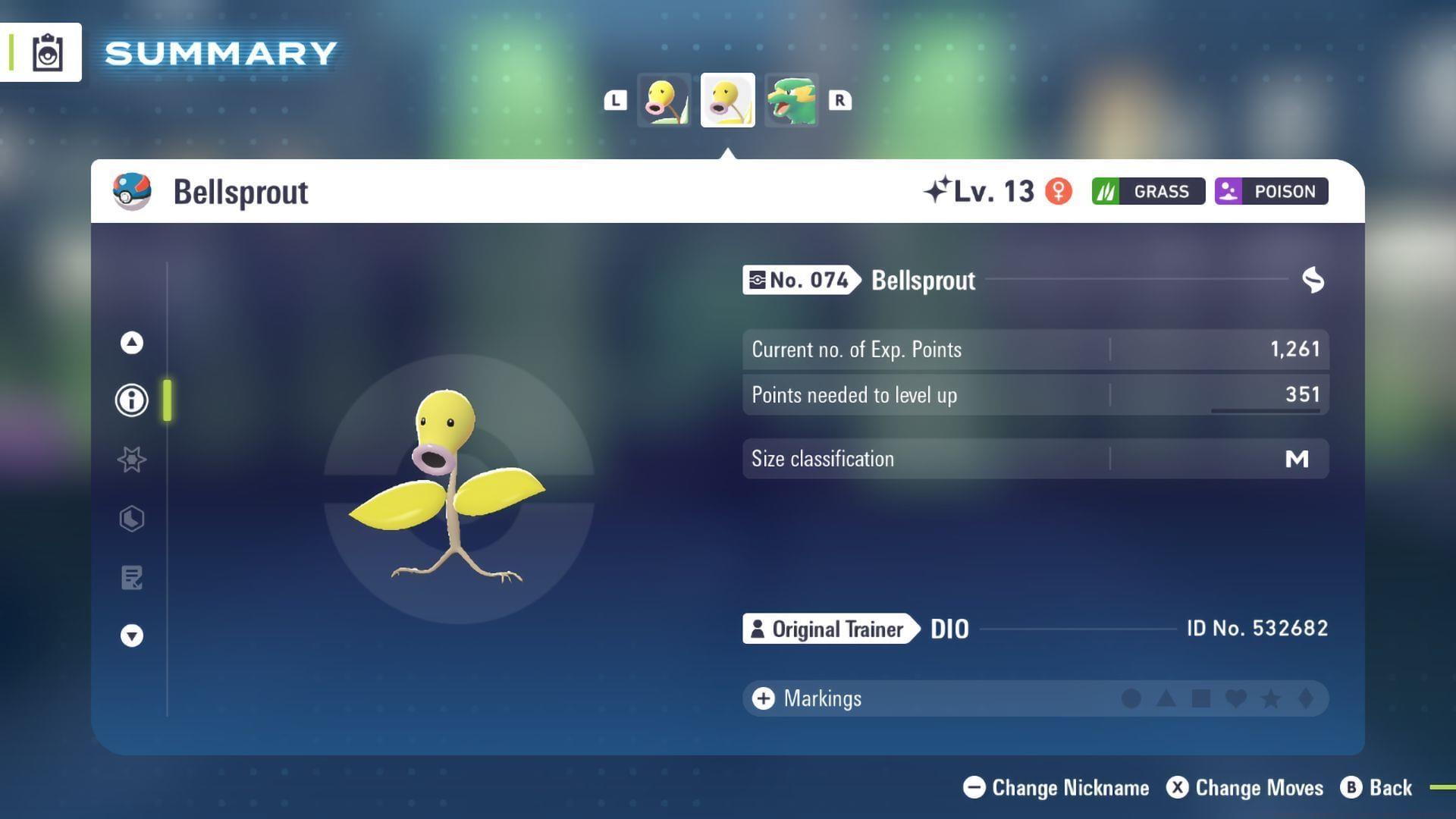1456x819 pixels.
Task: Click the down arrow to scroll summary pages
Action: (131, 635)
